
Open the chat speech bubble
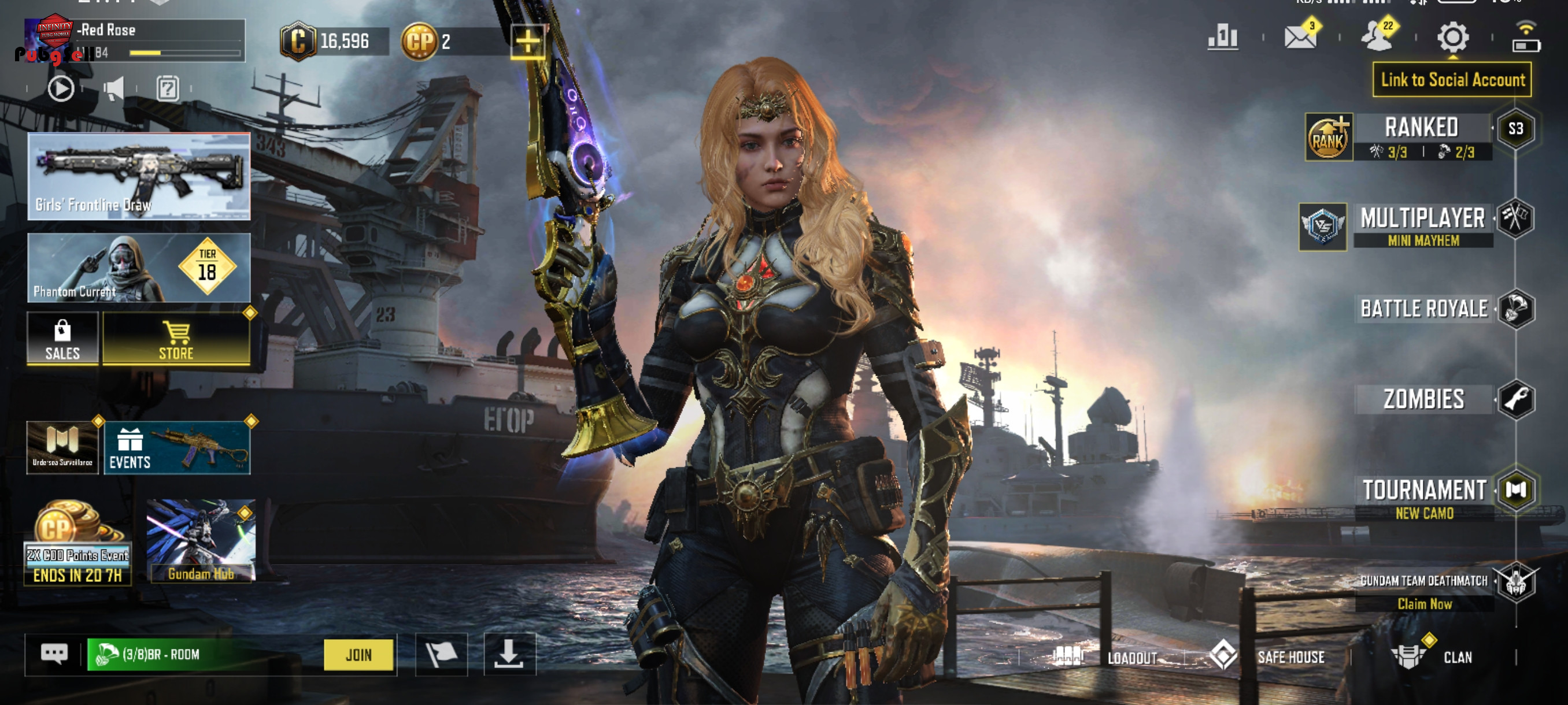(x=54, y=655)
